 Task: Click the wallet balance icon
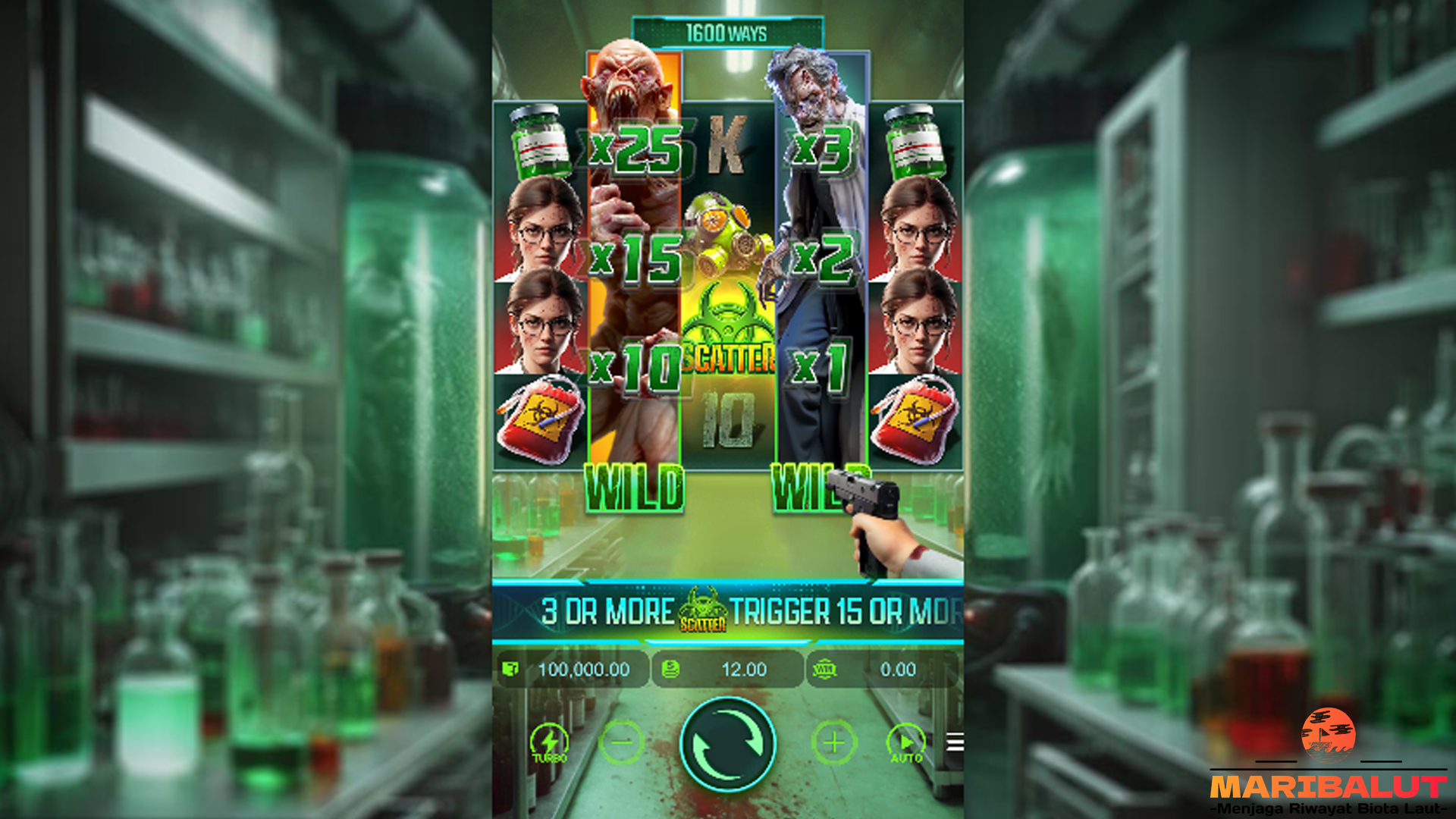point(513,670)
